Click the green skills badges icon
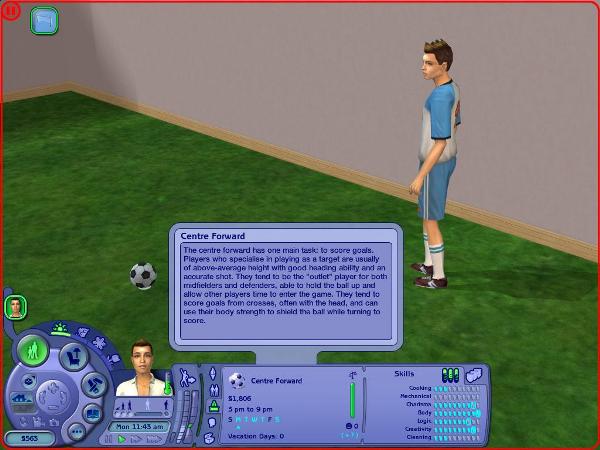Screen dimensions: 600x450 point(450,374)
